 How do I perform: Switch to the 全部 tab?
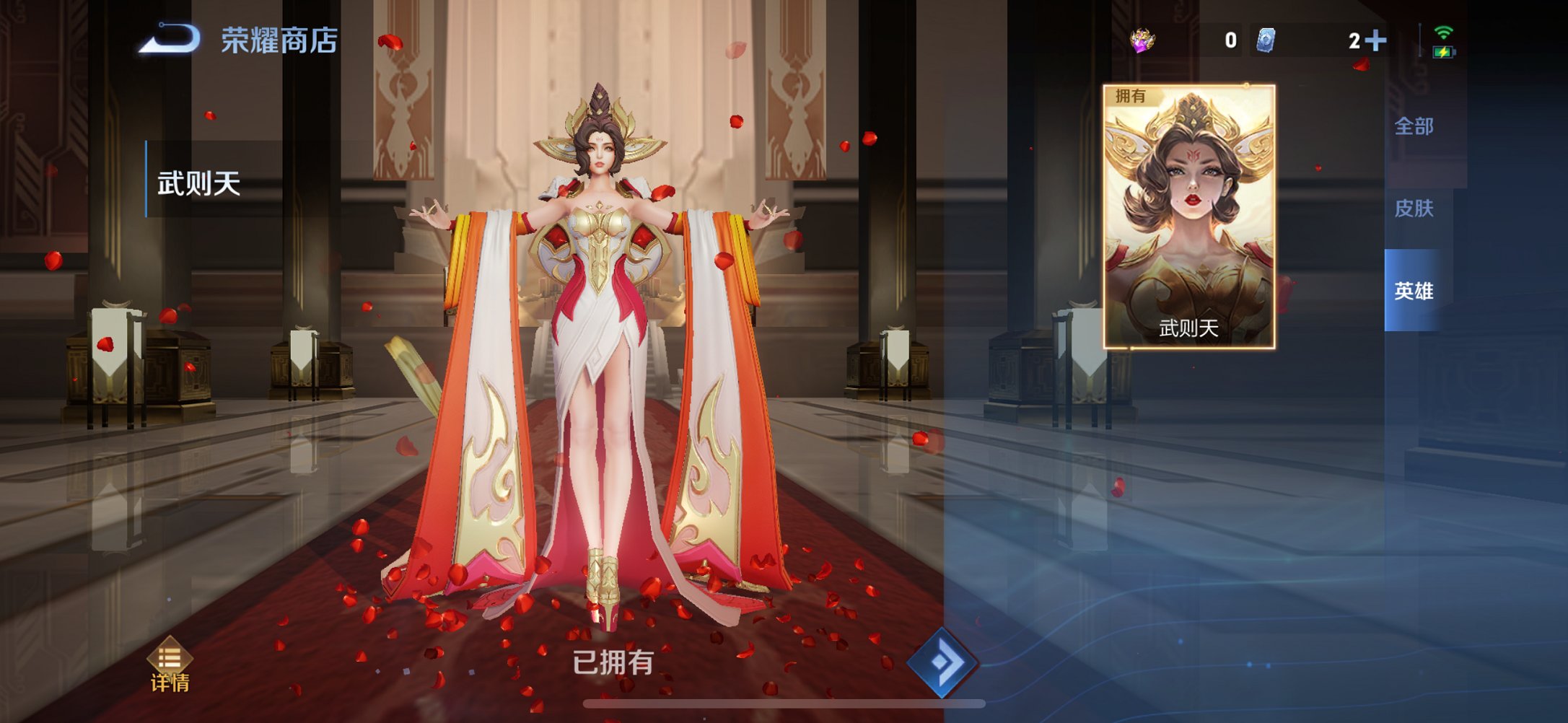1414,126
